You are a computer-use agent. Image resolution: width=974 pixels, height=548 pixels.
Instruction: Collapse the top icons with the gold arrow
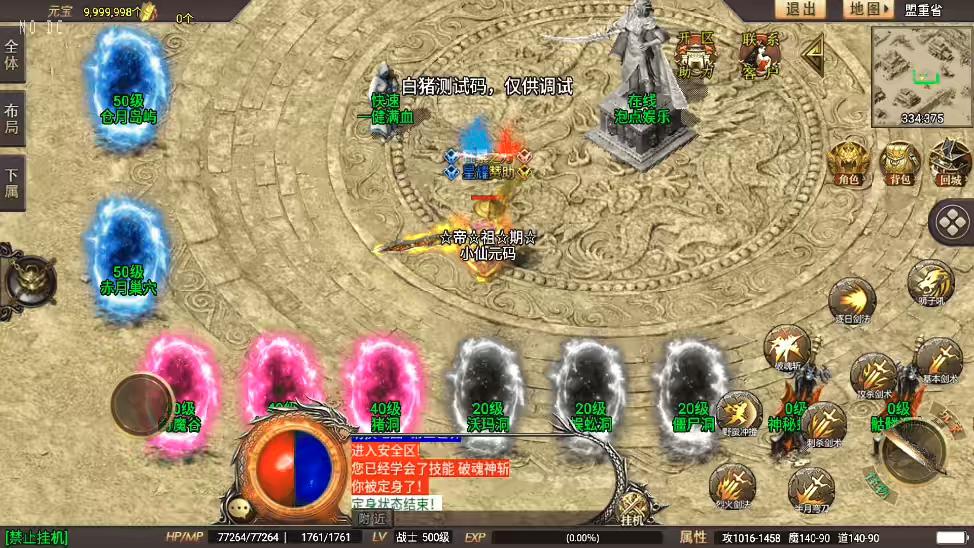[815, 53]
